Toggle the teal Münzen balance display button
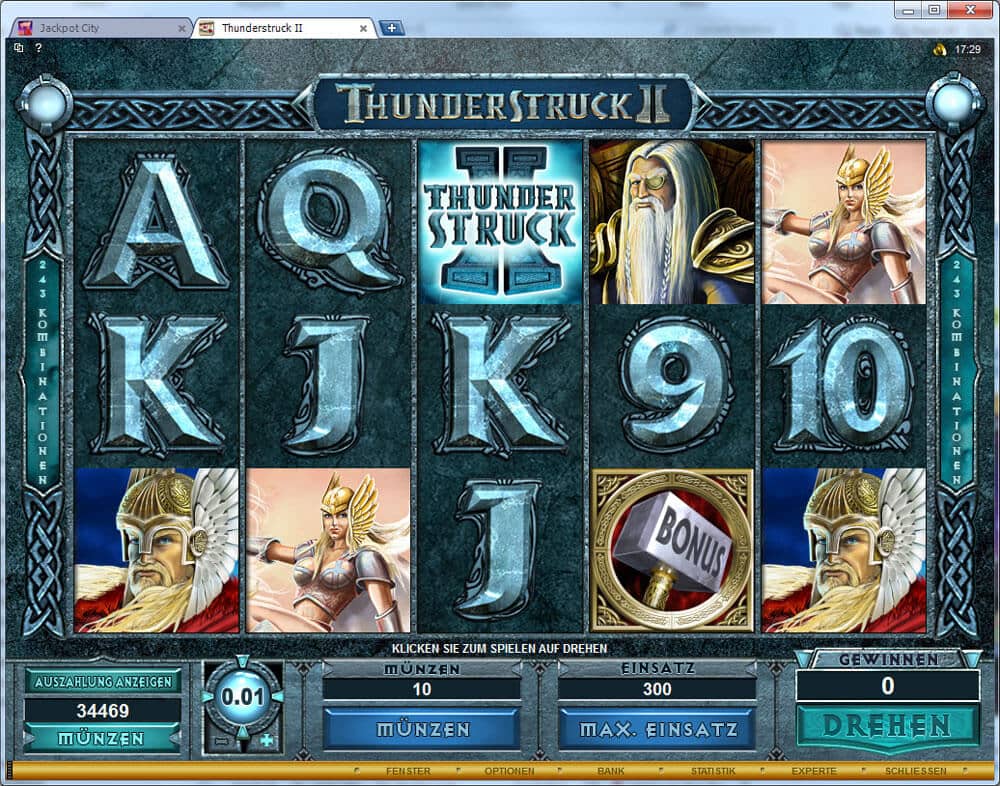 [x=103, y=739]
